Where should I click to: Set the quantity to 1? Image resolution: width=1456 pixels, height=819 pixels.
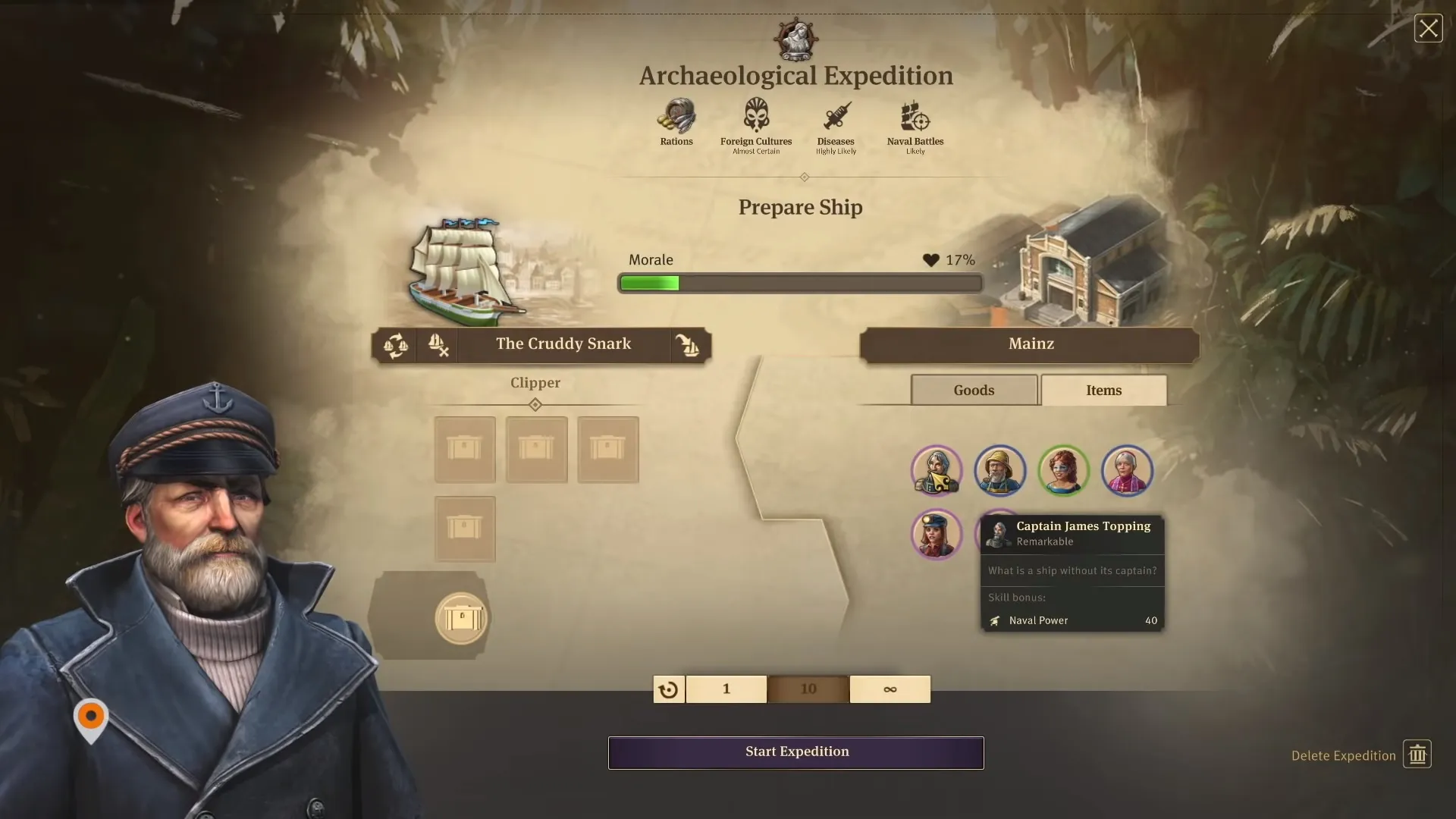[726, 689]
